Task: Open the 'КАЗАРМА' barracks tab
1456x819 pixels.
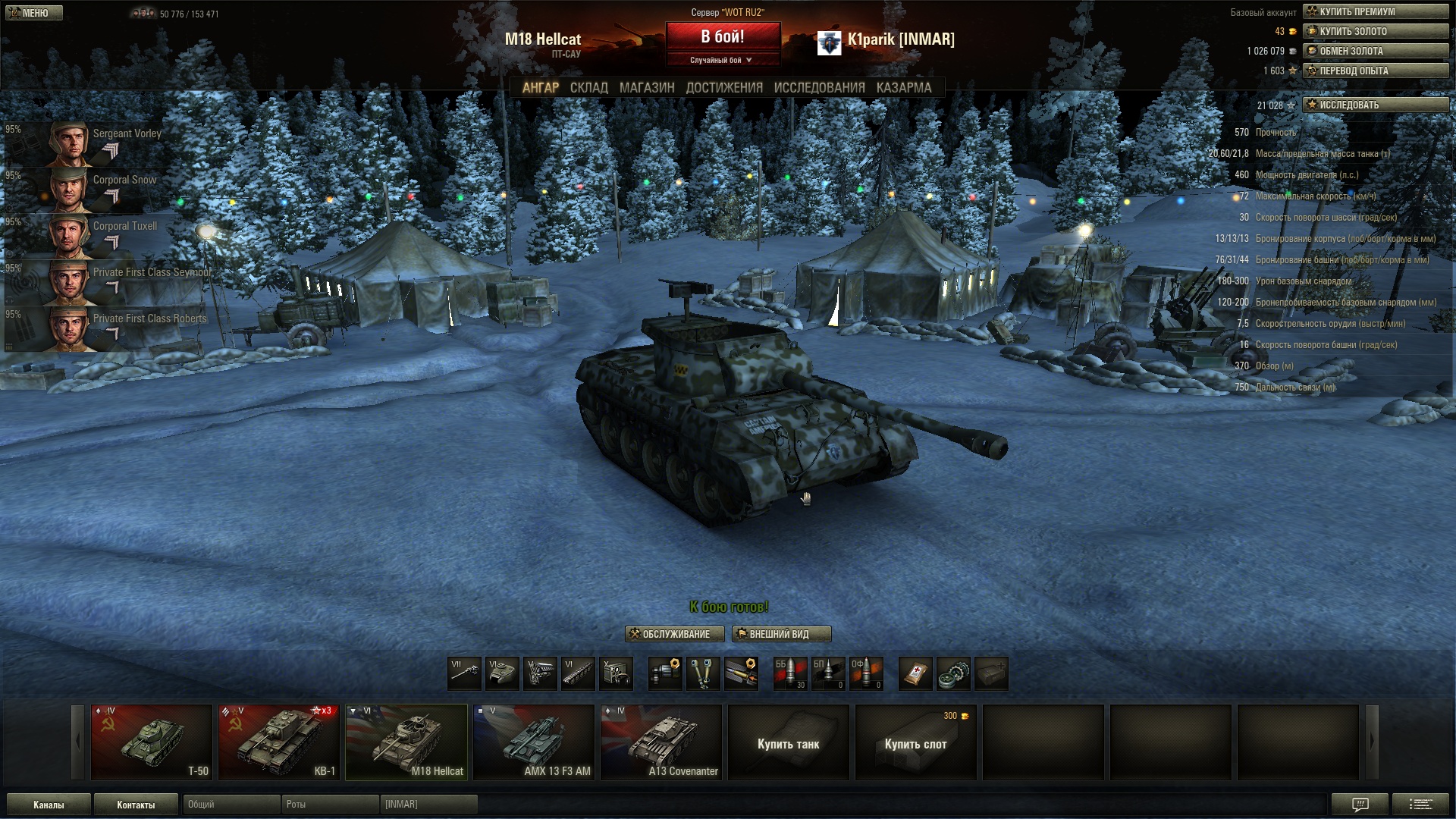Action: tap(903, 88)
